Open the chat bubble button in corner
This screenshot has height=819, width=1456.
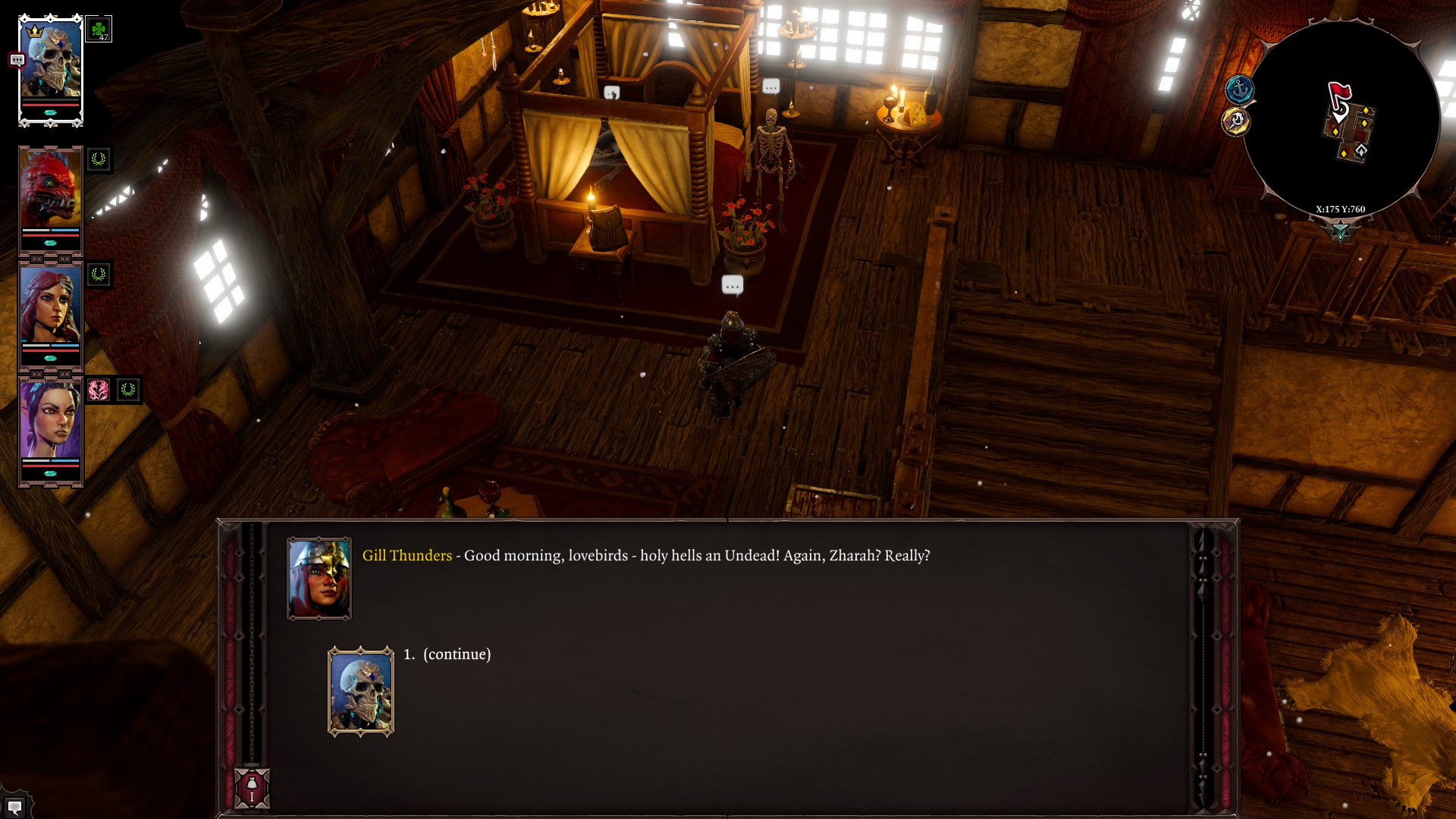pyautogui.click(x=14, y=807)
